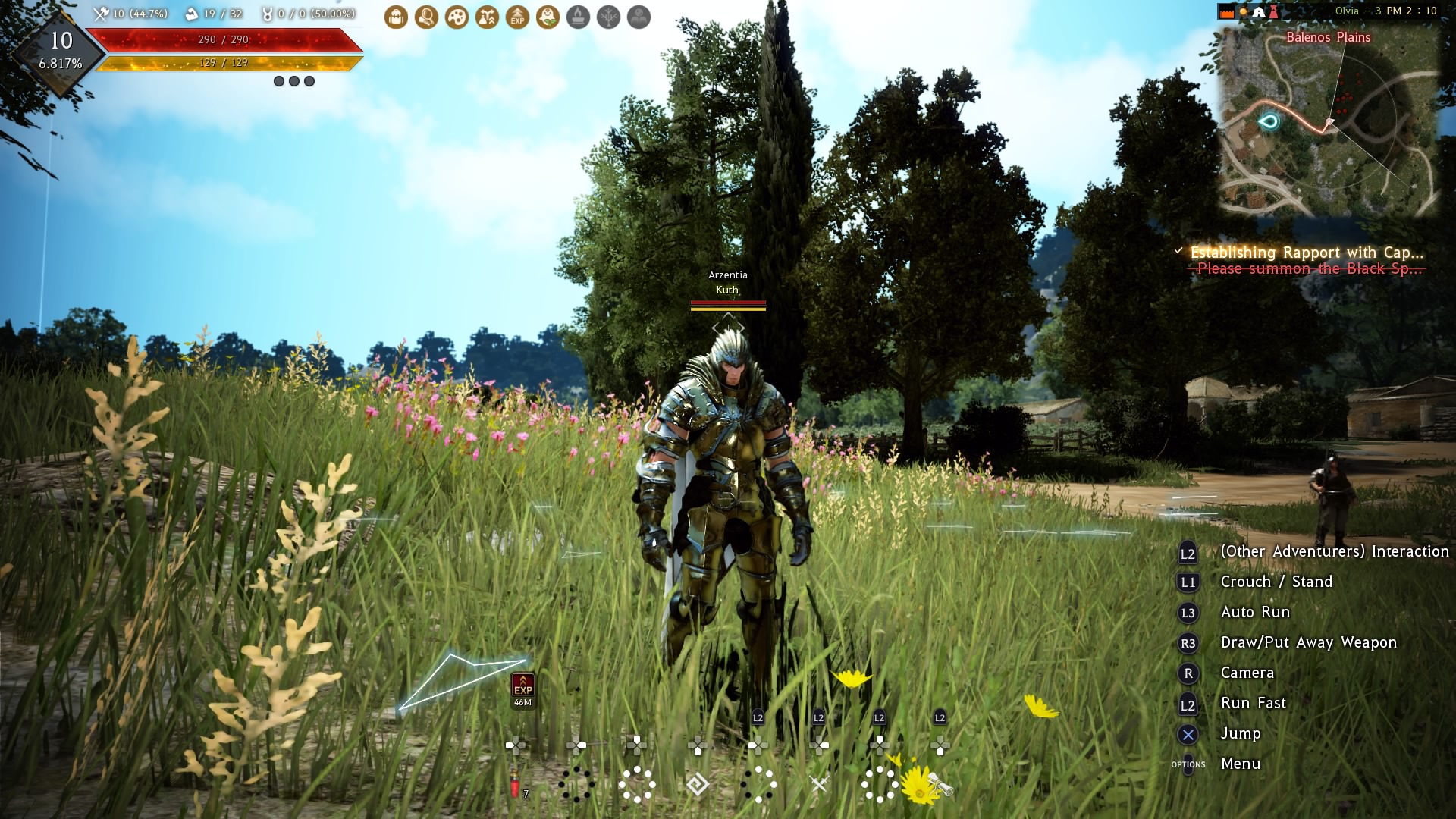Image resolution: width=1456 pixels, height=819 pixels.
Task: Open the dye palette icon
Action: 457,17
